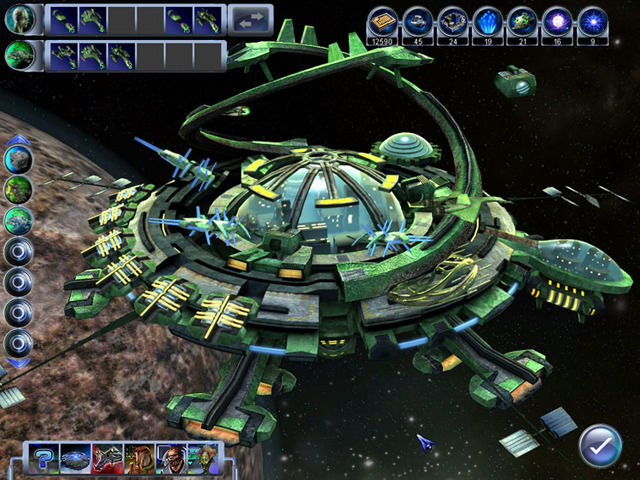Open the red starship panel icon
The height and width of the screenshot is (480, 640).
[x=107, y=458]
